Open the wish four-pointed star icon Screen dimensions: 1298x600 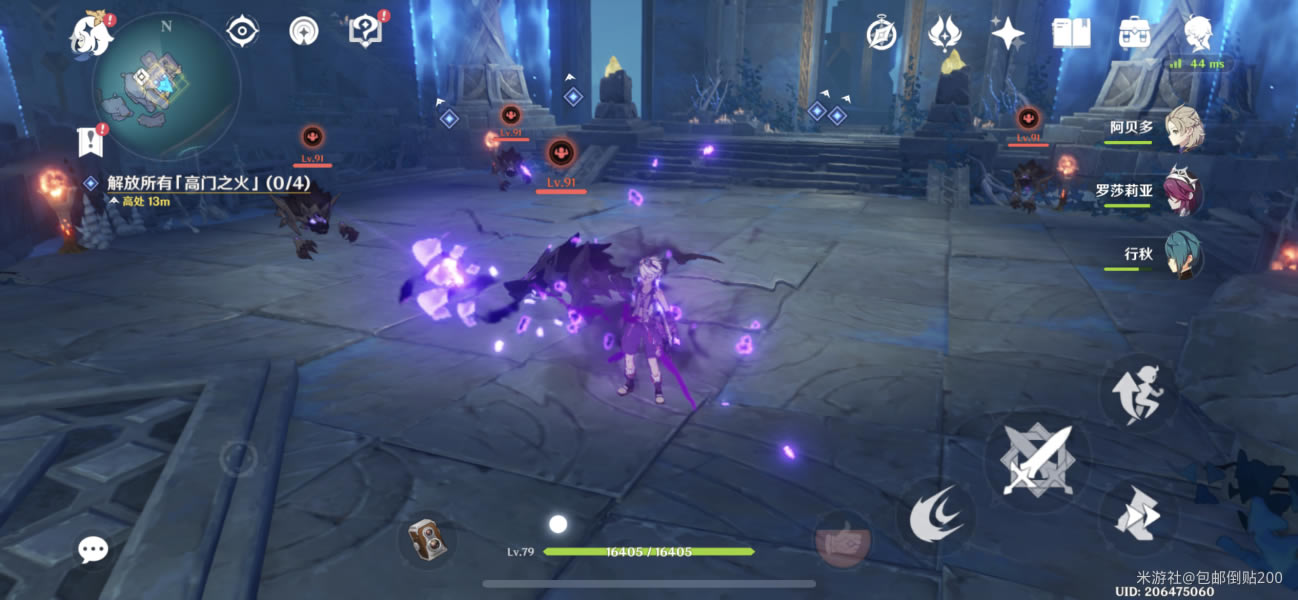point(1007,35)
